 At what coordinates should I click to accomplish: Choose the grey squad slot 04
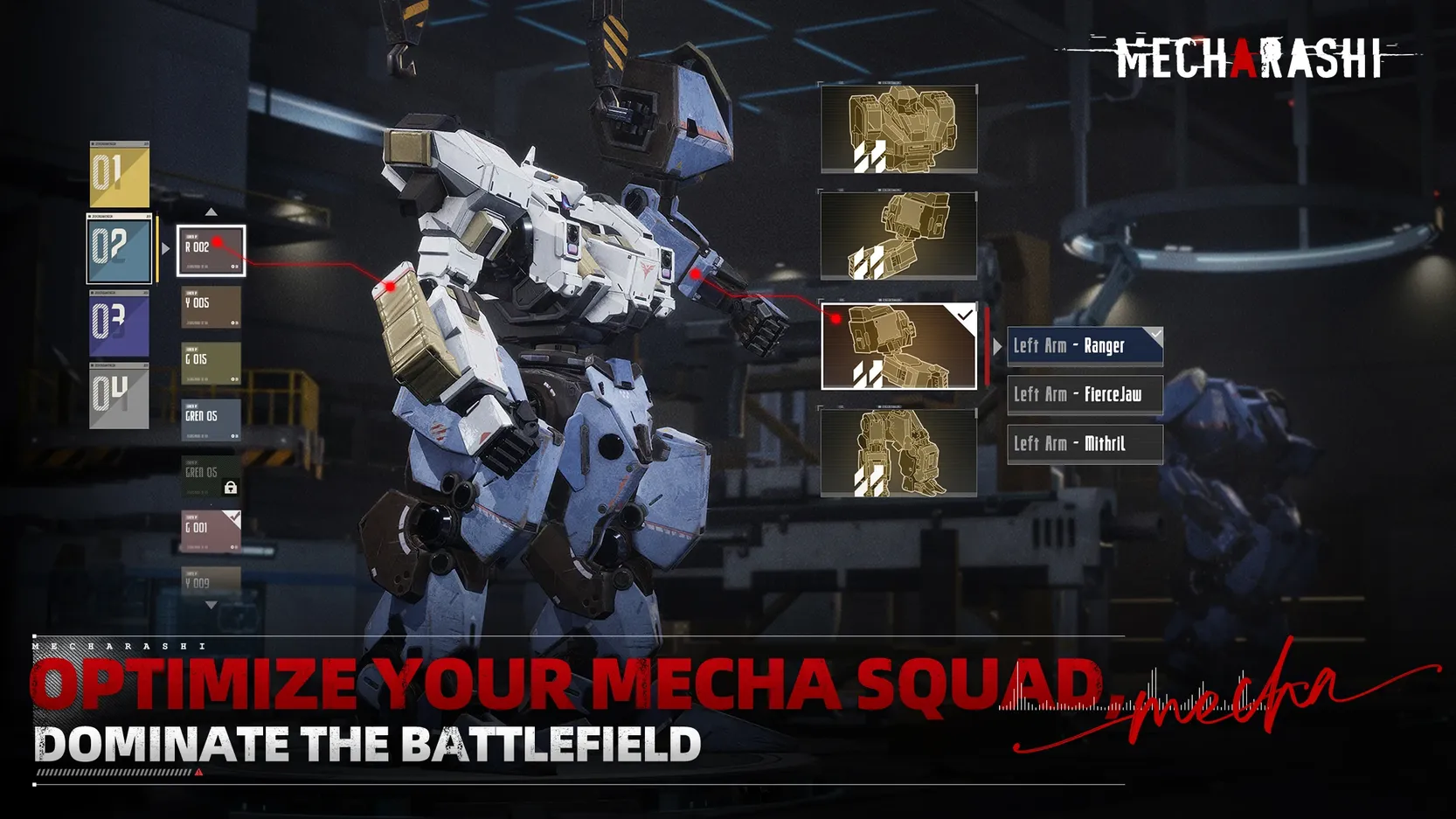point(120,396)
